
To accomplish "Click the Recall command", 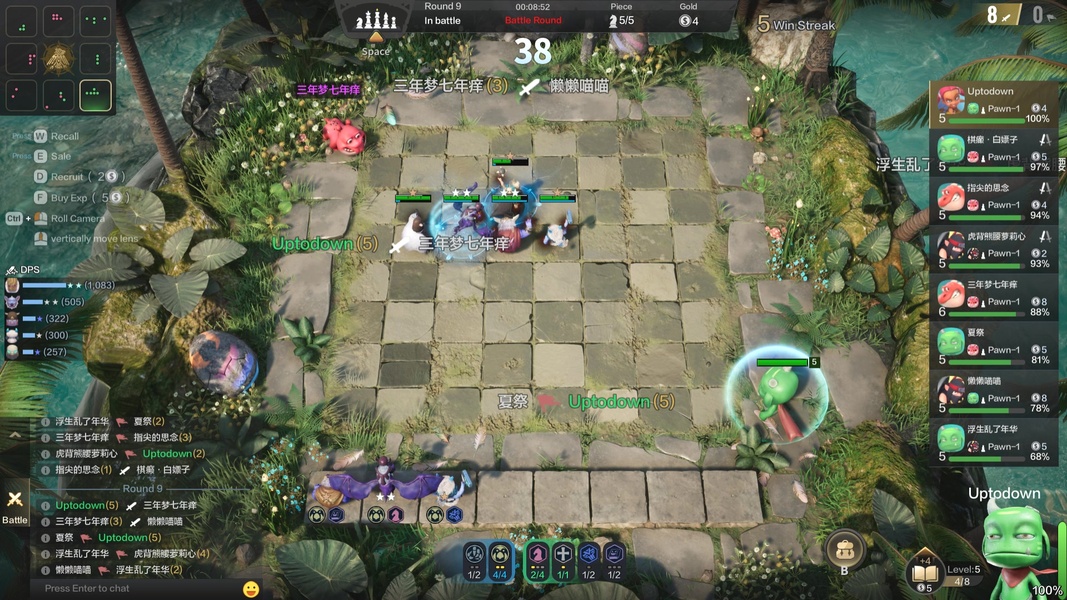I will click(63, 136).
